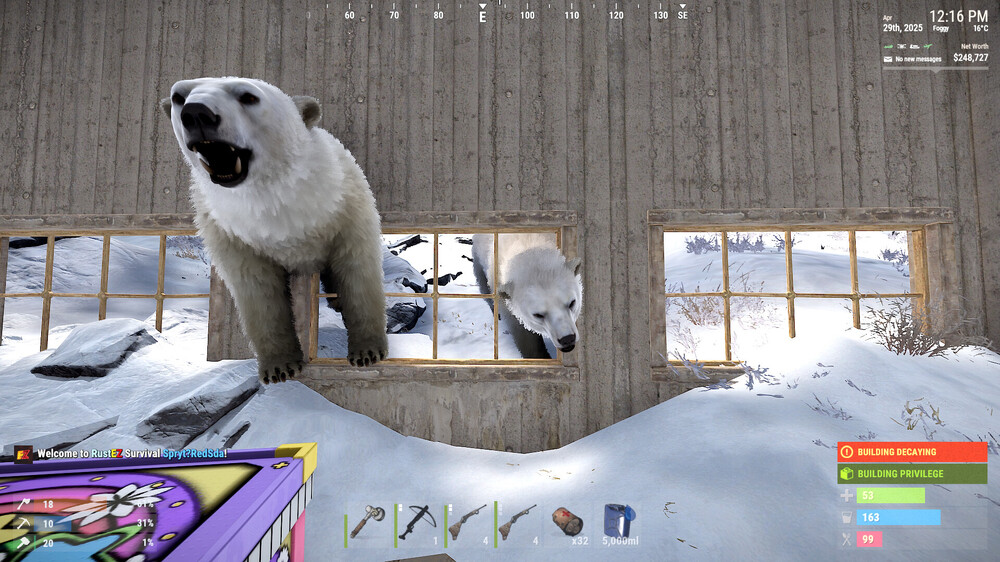Click the RustEZ welcome chat message
The image size is (1000, 562).
point(132,454)
